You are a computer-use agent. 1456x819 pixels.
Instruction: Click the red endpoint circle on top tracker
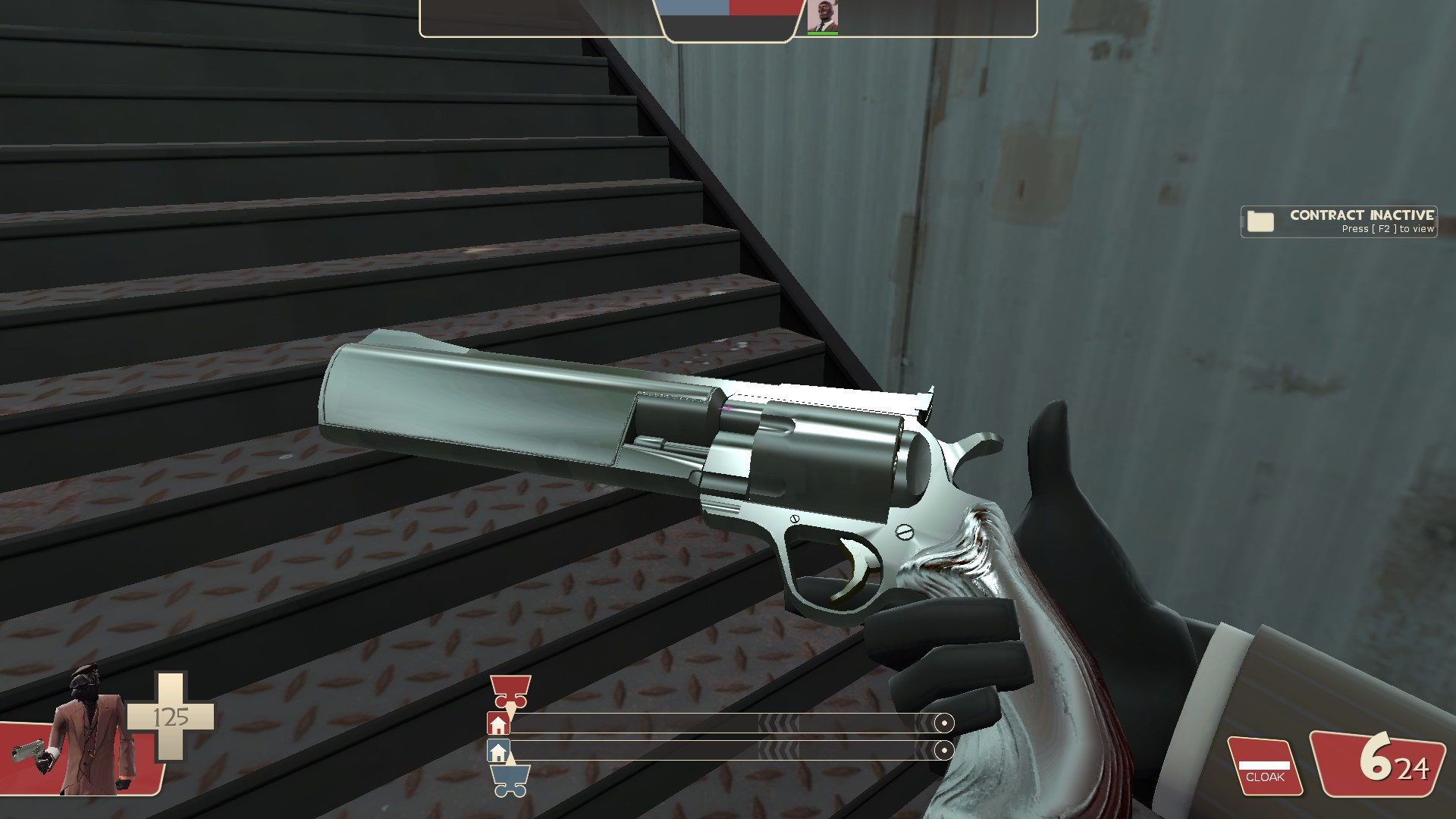[x=943, y=723]
